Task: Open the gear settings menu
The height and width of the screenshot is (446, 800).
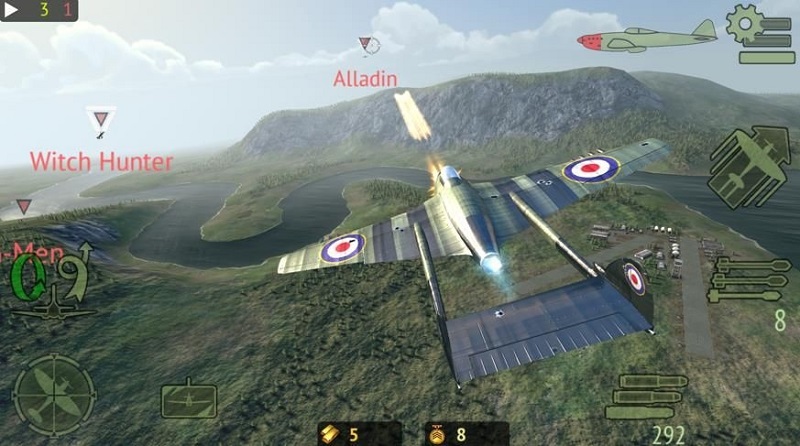Action: pos(760,33)
